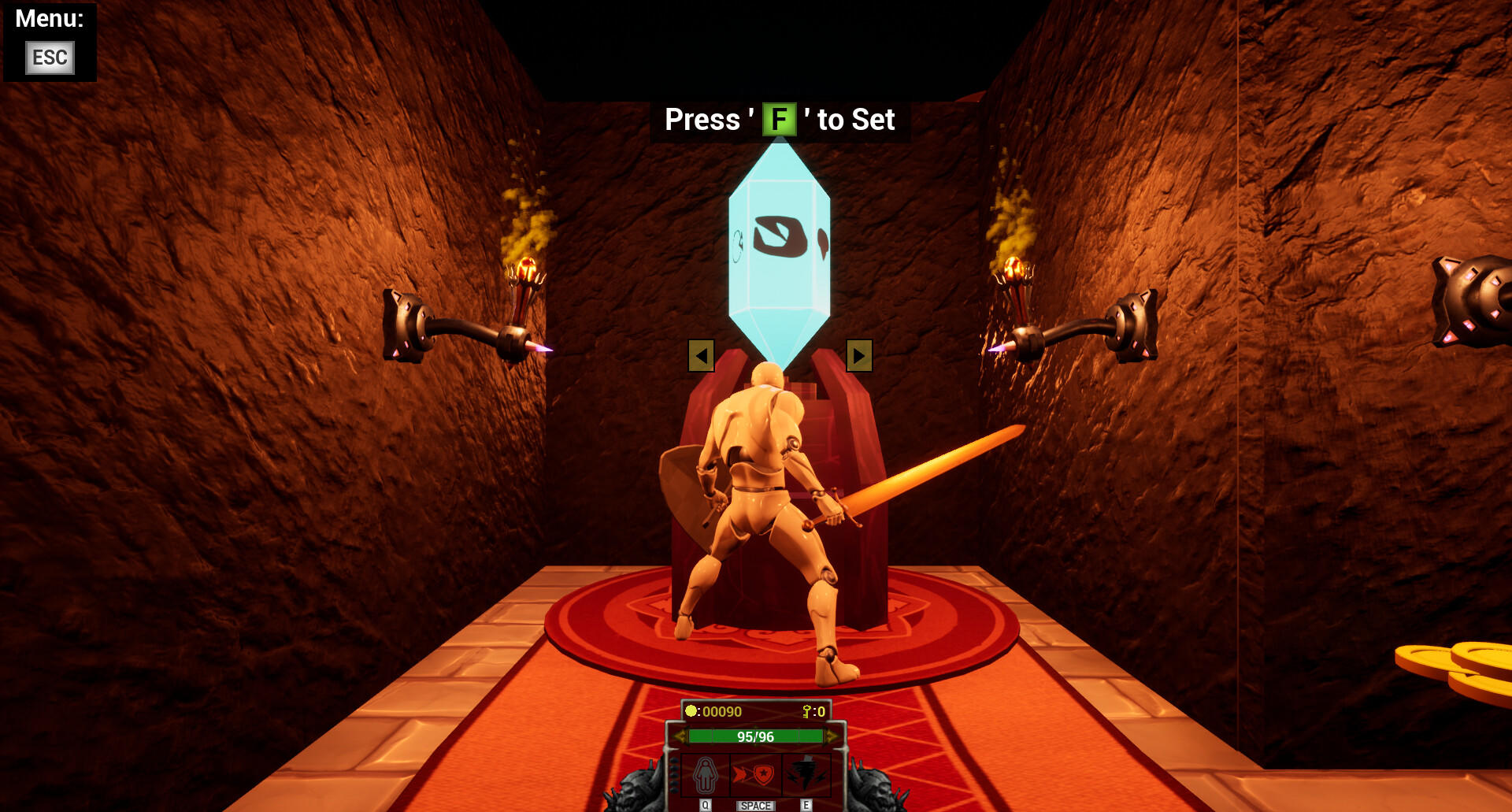Click the E keybind label
1512x812 pixels.
[x=806, y=805]
